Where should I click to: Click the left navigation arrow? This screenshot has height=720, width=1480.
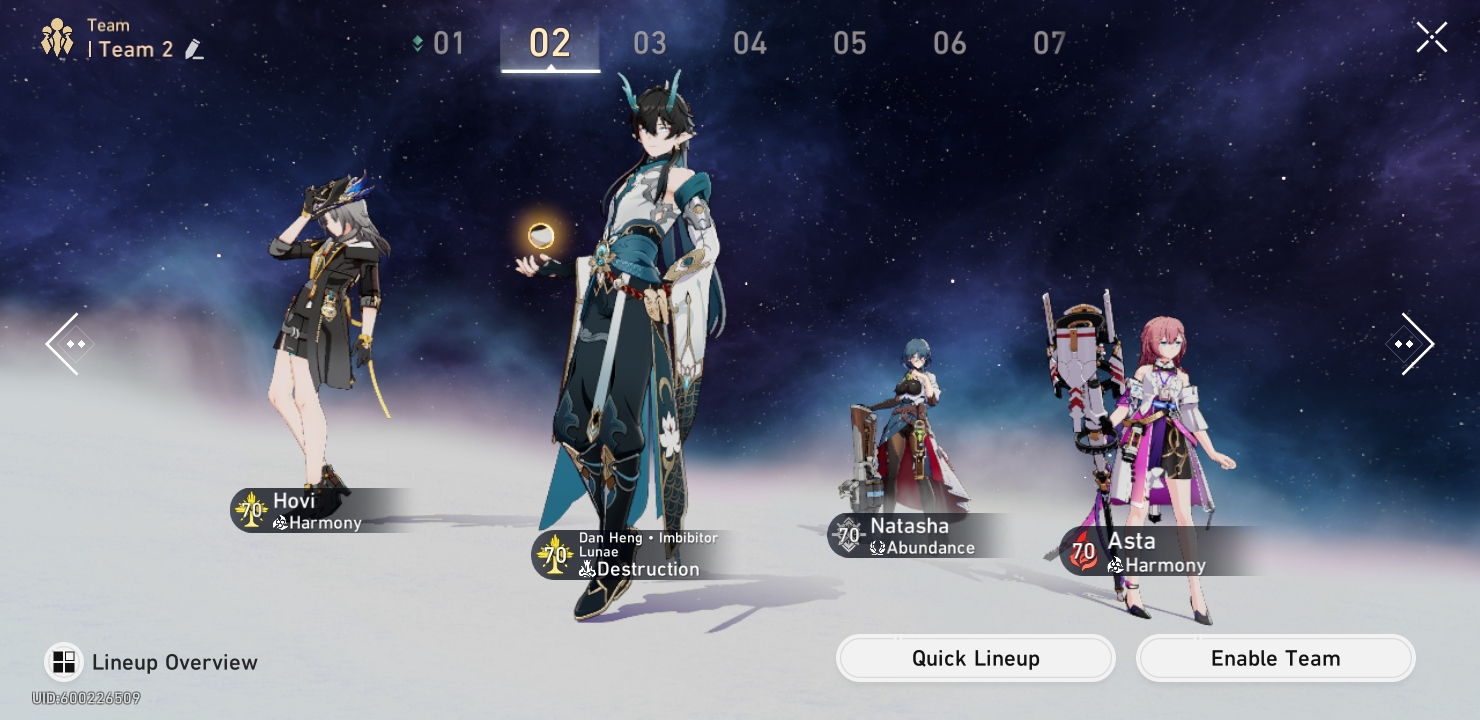point(67,344)
